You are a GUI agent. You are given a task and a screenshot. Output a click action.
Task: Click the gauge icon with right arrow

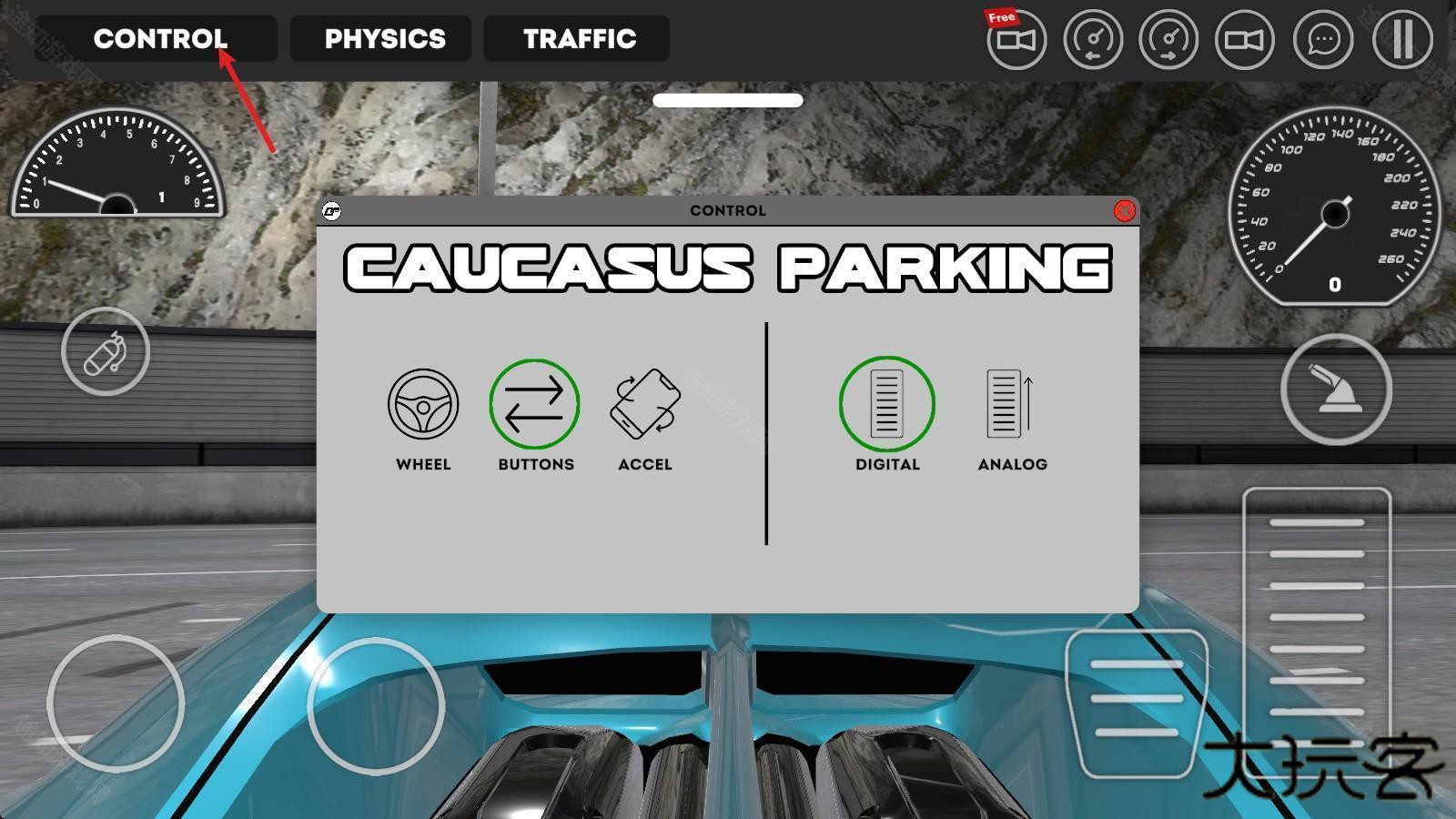(1168, 40)
